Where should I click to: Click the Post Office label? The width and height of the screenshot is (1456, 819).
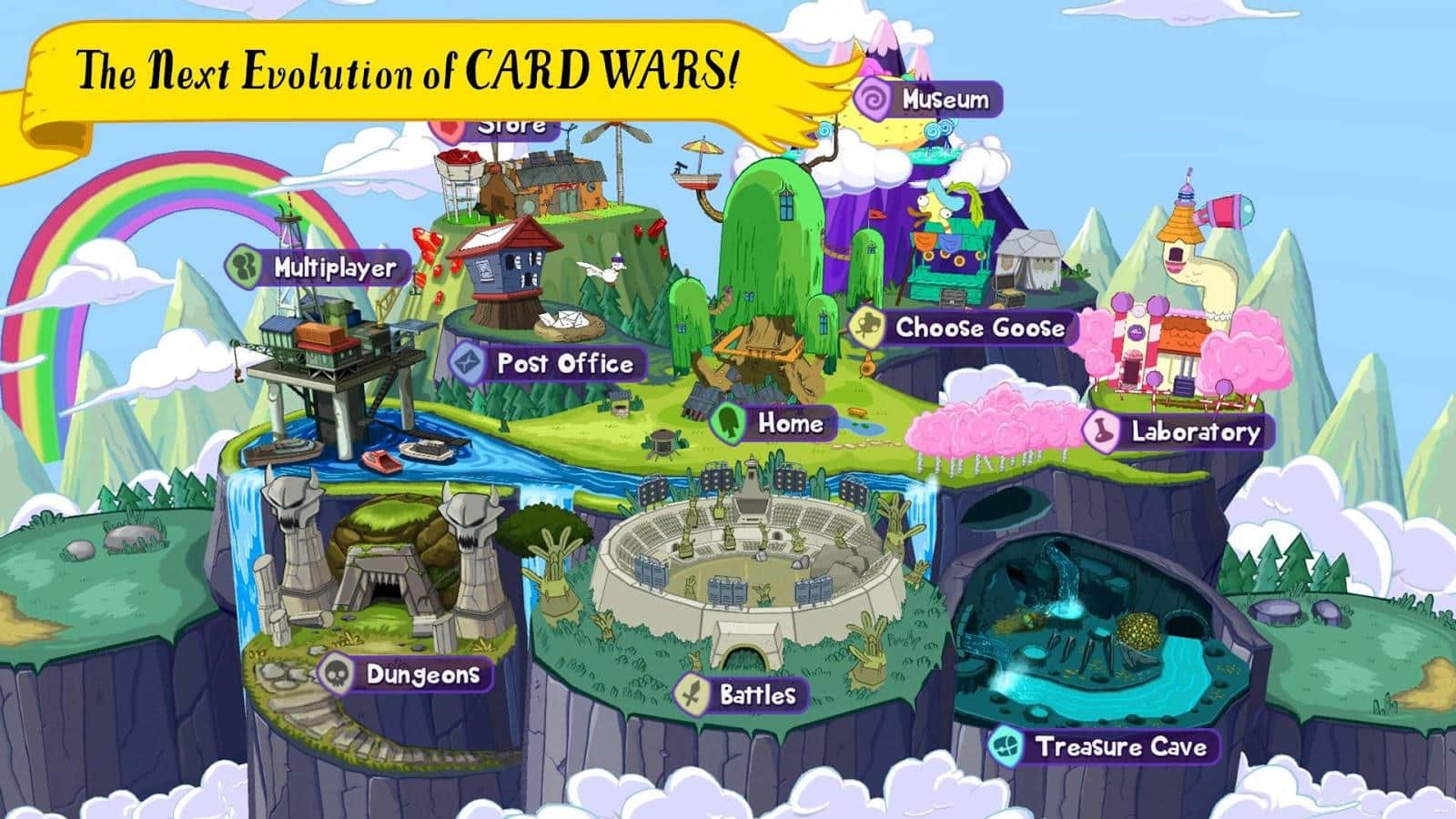tap(564, 363)
